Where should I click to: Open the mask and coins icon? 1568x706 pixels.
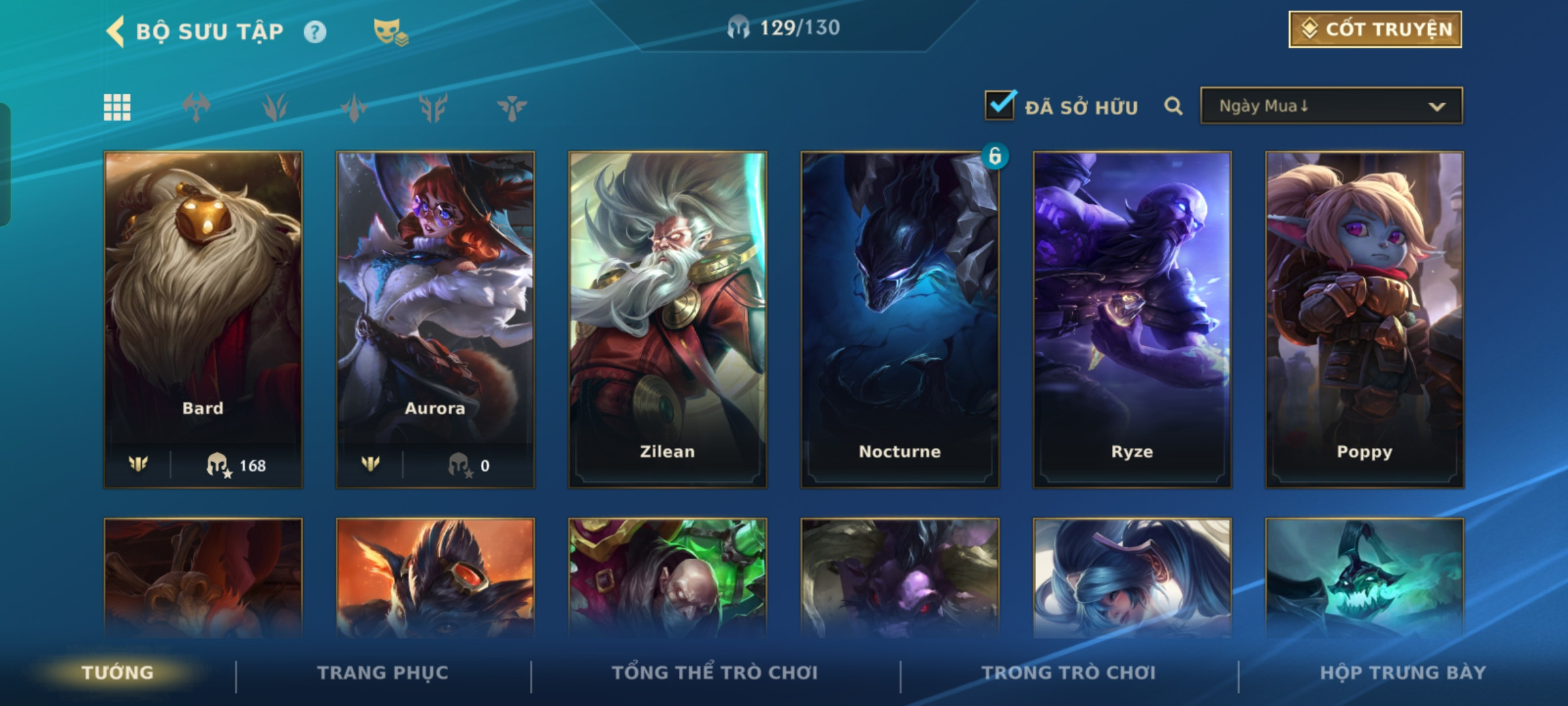pos(390,32)
